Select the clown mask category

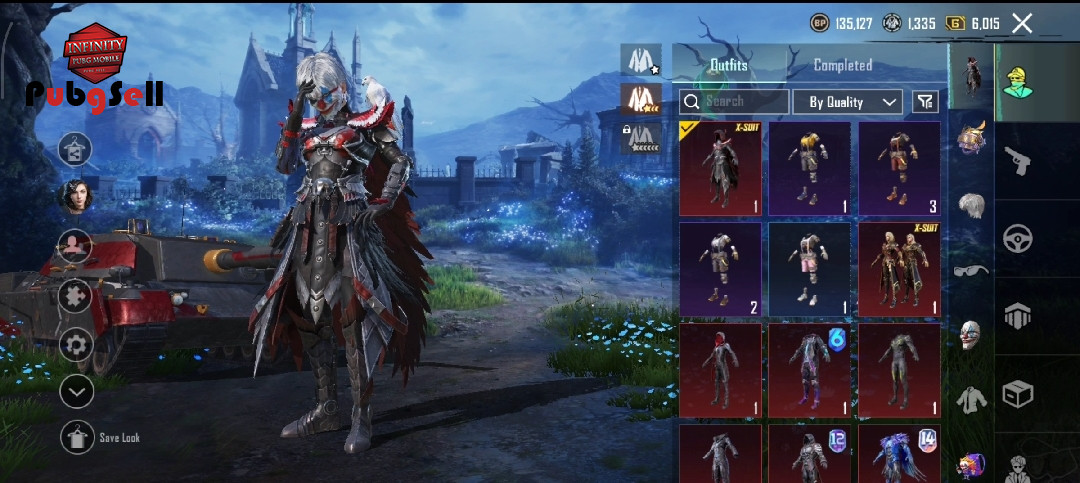point(970,334)
